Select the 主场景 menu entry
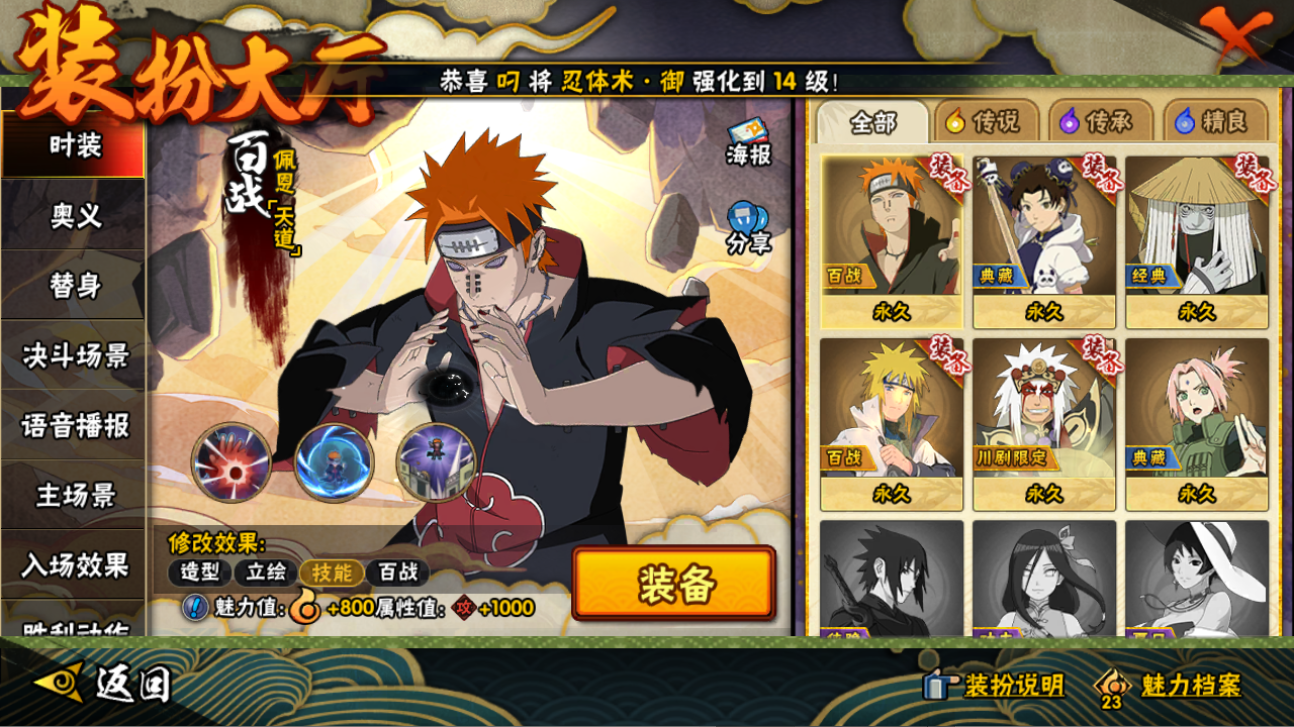The width and height of the screenshot is (1294, 727). click(75, 495)
